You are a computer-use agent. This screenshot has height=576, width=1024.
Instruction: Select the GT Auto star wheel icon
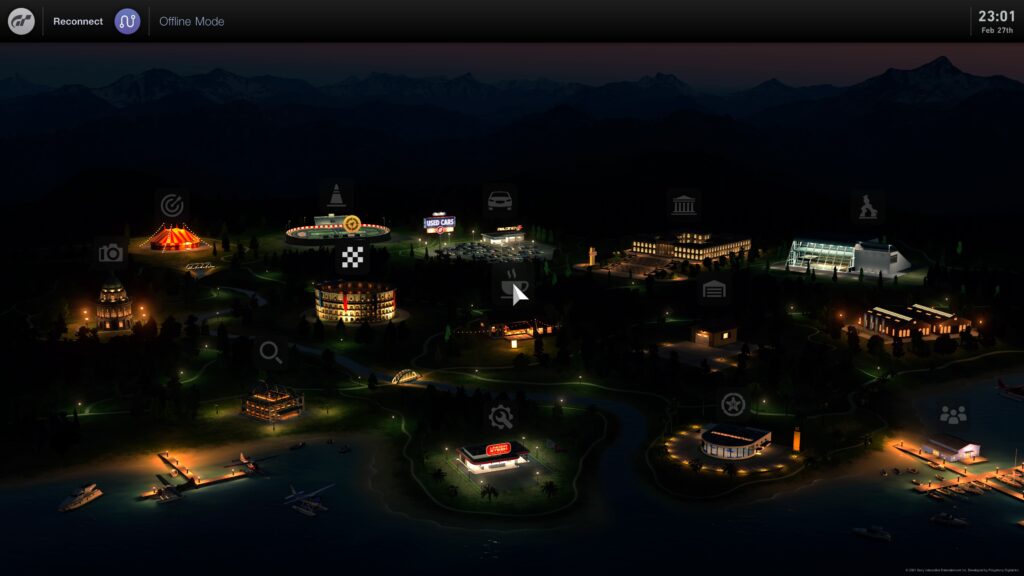[733, 404]
